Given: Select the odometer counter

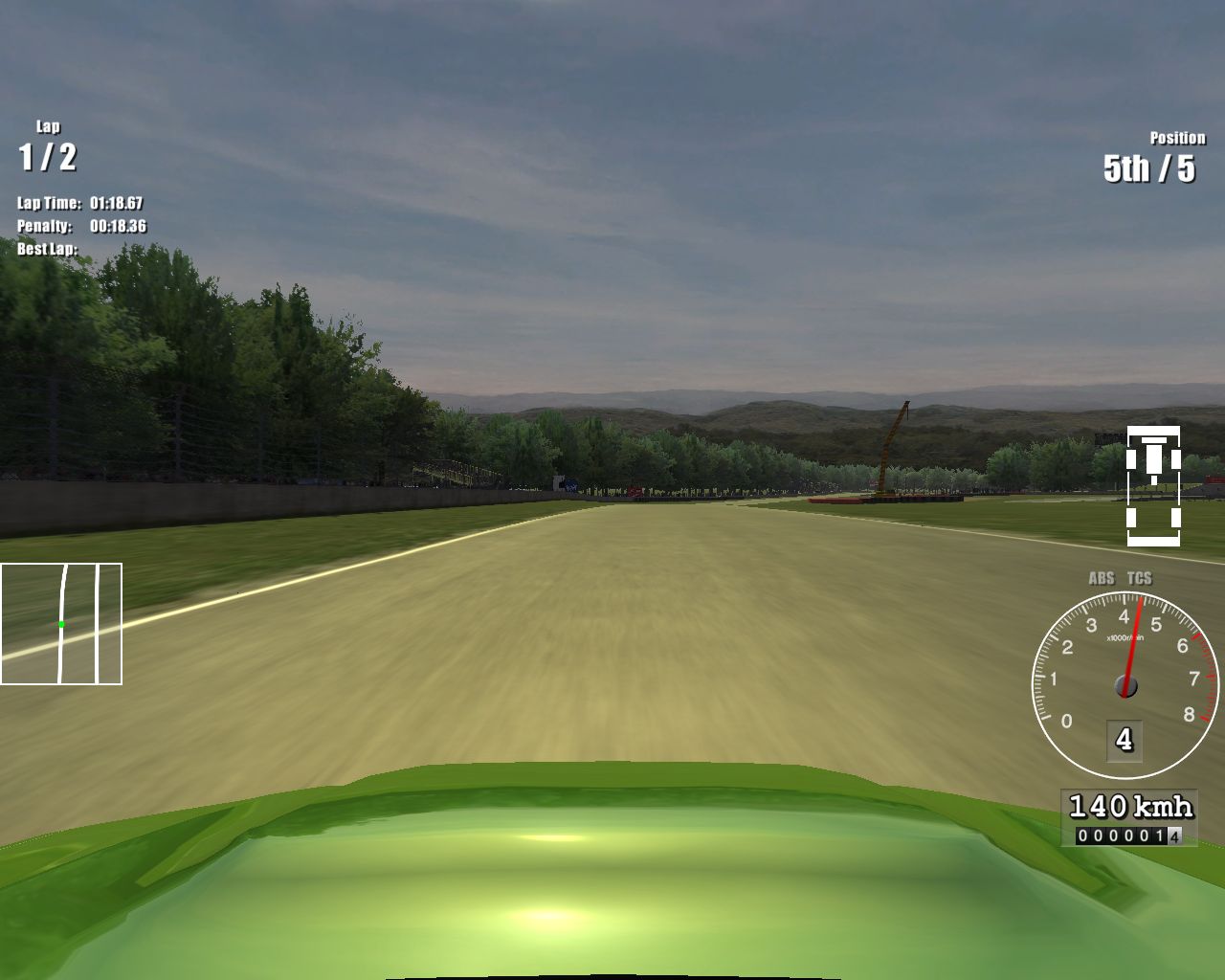Looking at the screenshot, I should [x=1129, y=834].
